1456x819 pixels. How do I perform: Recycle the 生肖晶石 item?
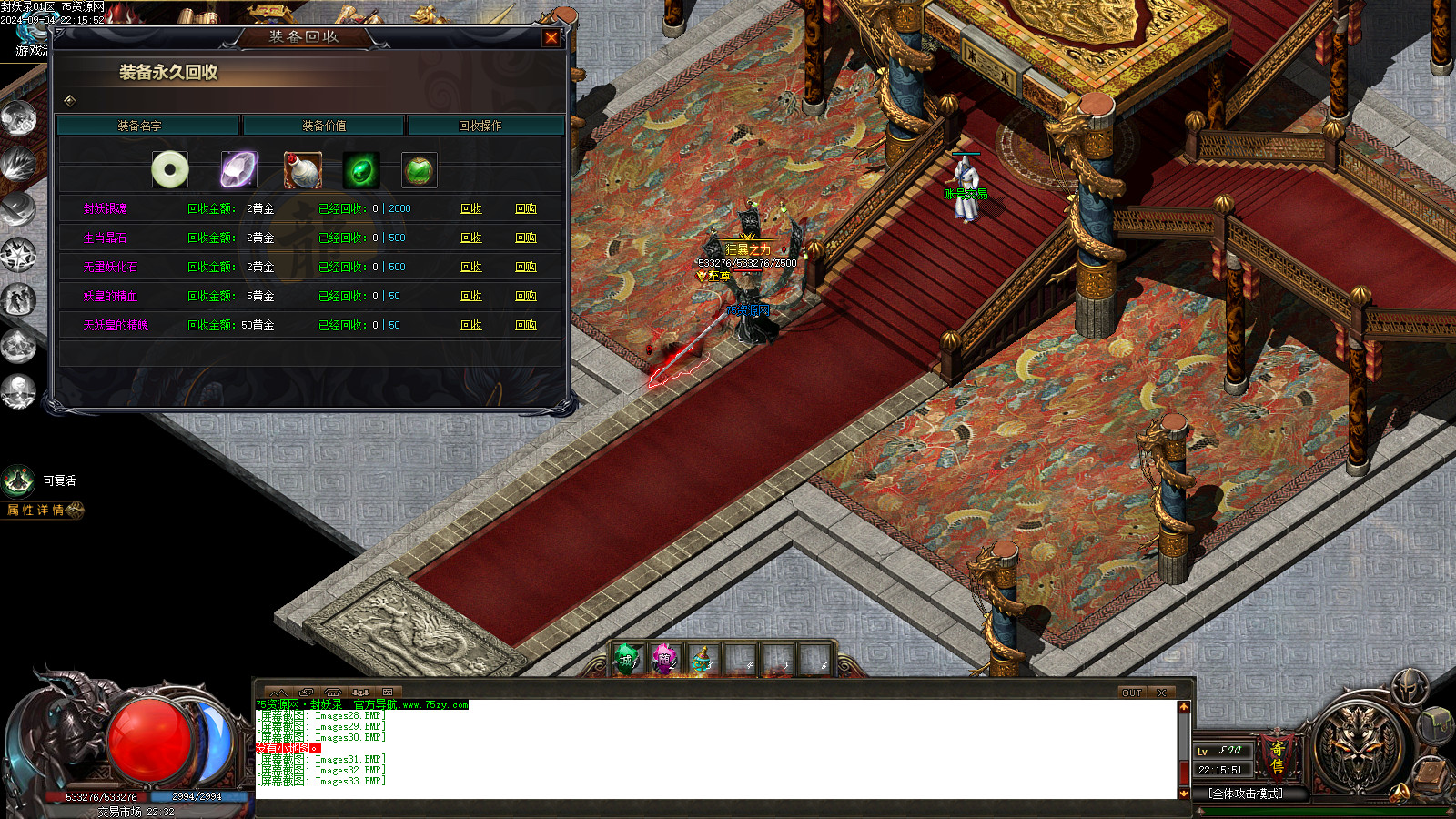click(471, 238)
